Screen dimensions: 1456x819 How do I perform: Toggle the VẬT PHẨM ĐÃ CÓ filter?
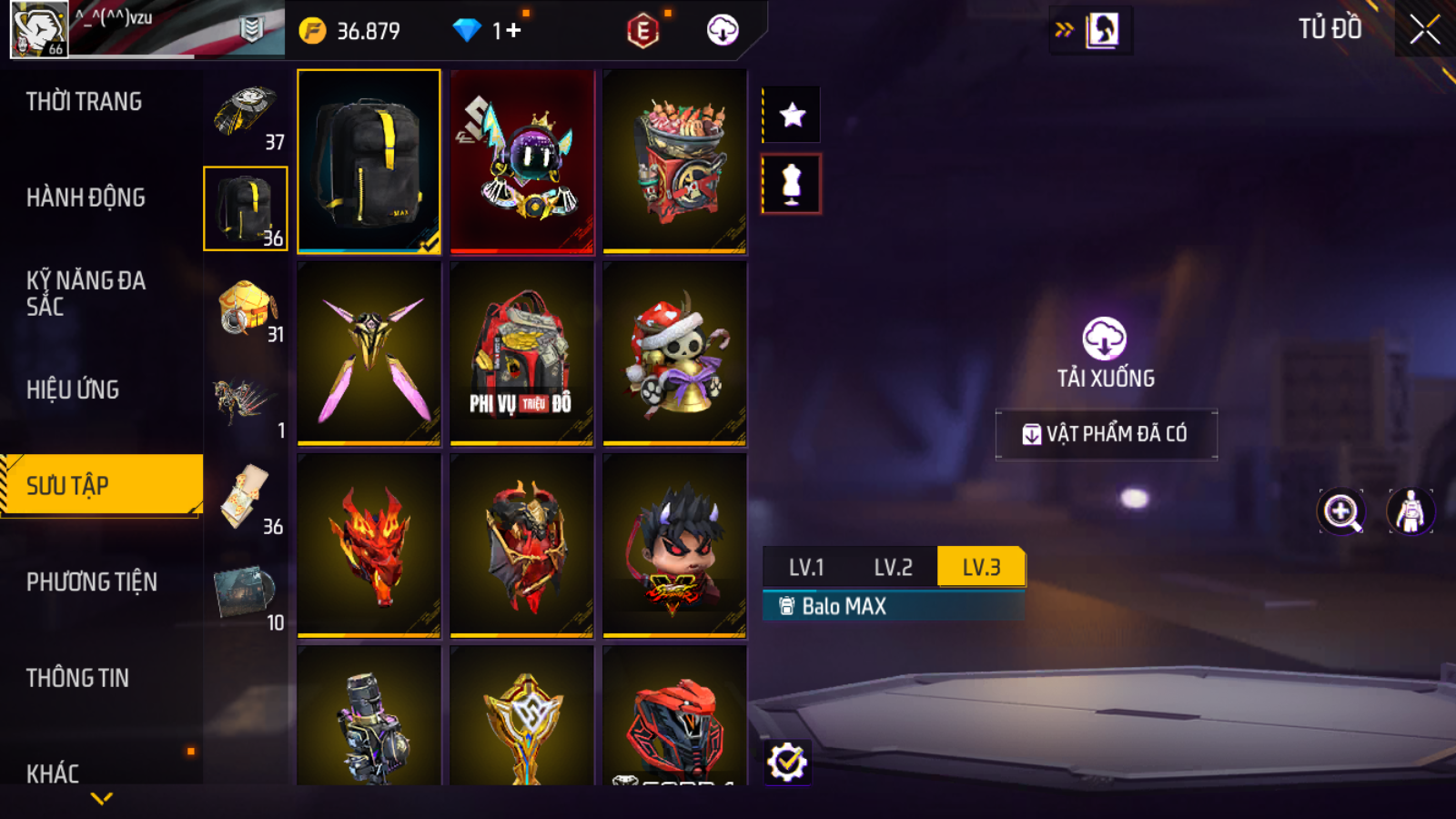click(1106, 434)
